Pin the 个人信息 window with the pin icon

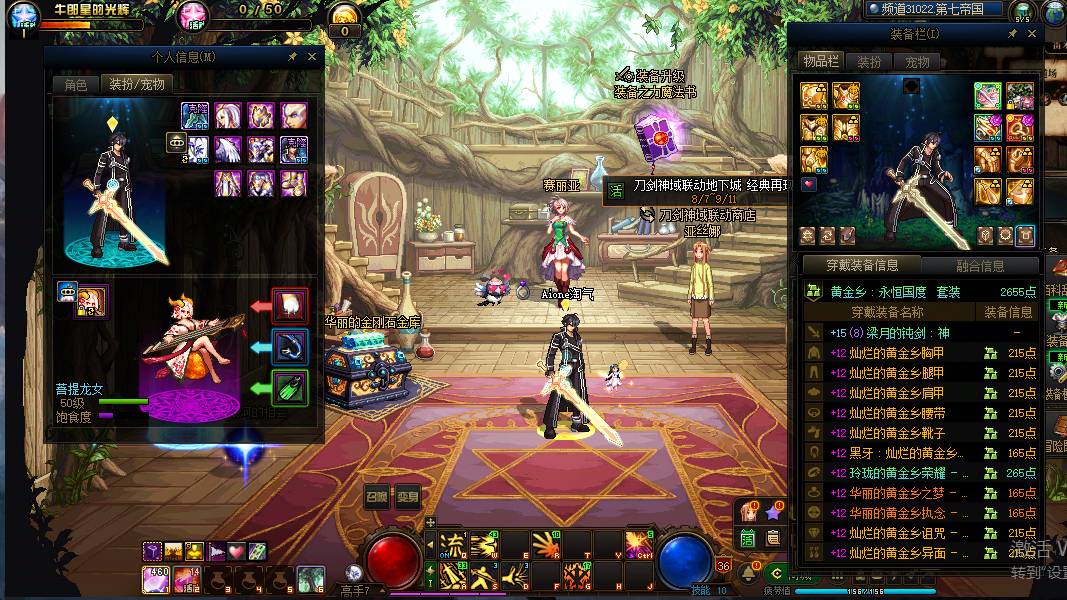[292, 57]
